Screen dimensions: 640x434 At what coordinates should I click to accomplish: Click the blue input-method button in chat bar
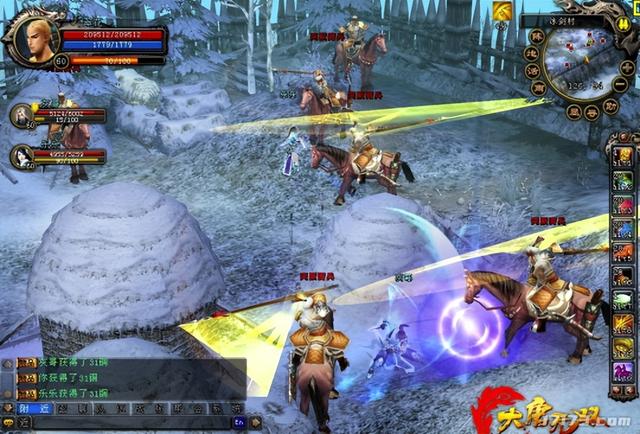[240, 423]
